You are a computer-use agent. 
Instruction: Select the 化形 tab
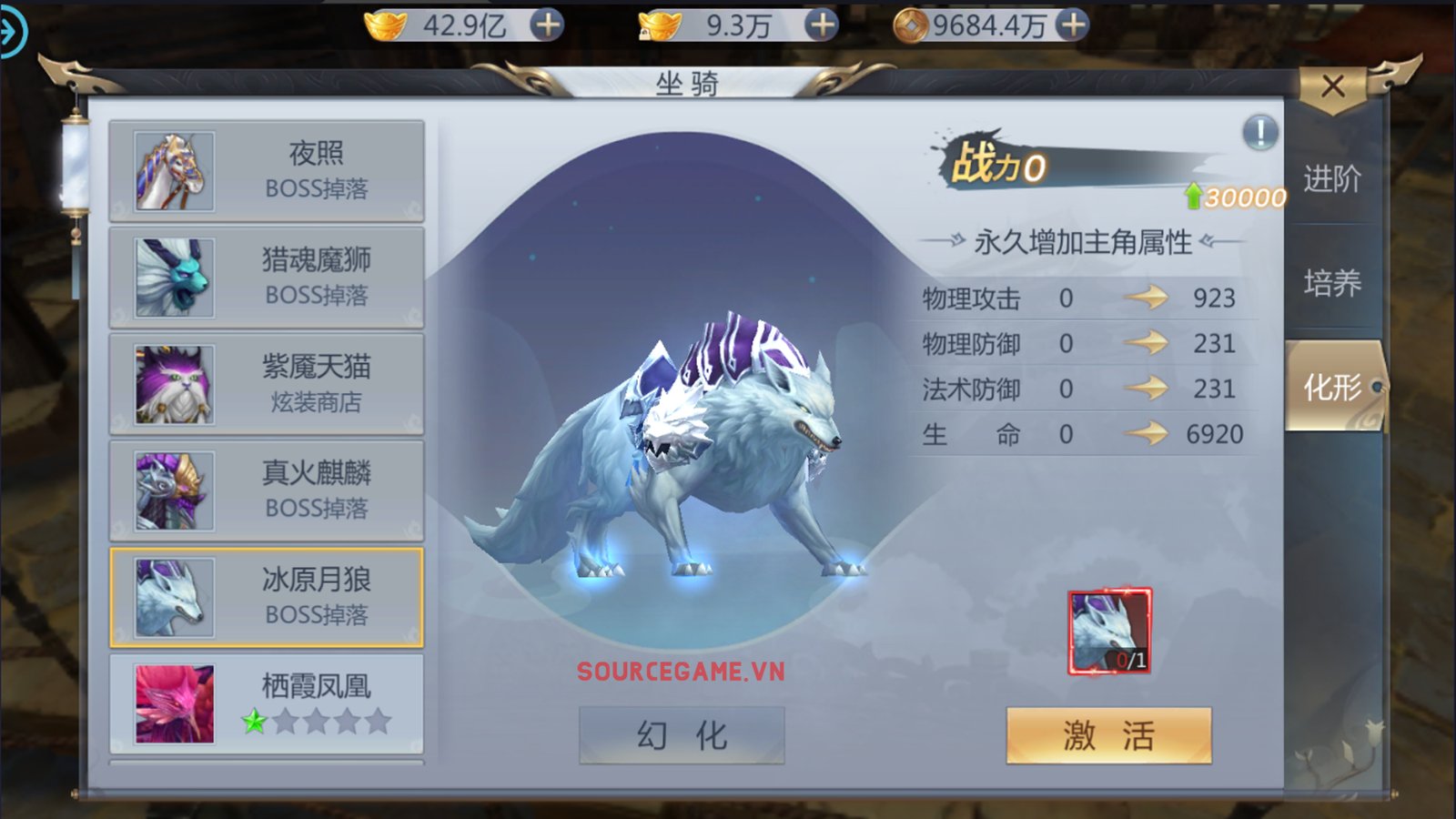pos(1332,388)
